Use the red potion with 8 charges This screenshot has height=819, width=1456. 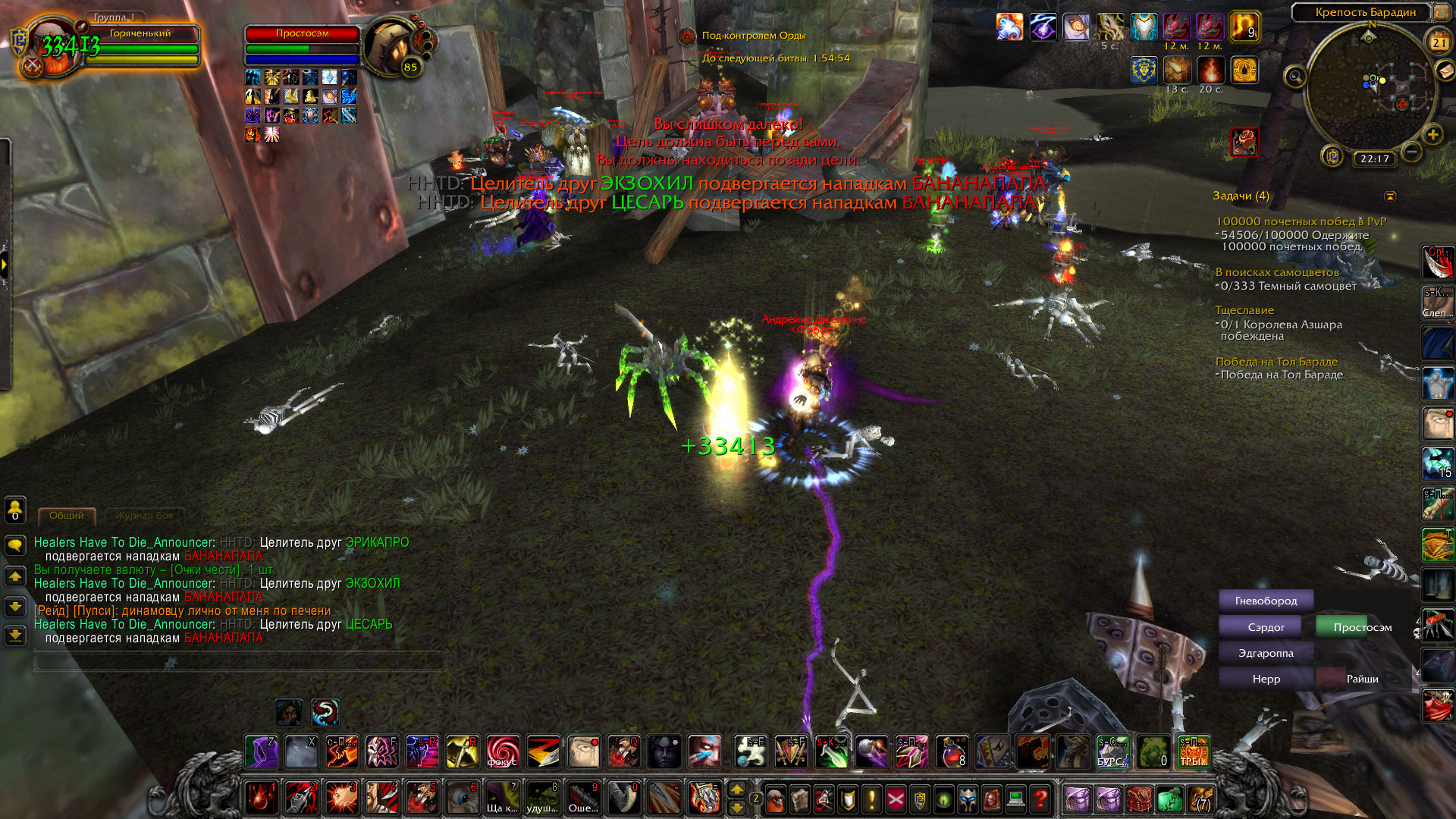click(x=952, y=752)
